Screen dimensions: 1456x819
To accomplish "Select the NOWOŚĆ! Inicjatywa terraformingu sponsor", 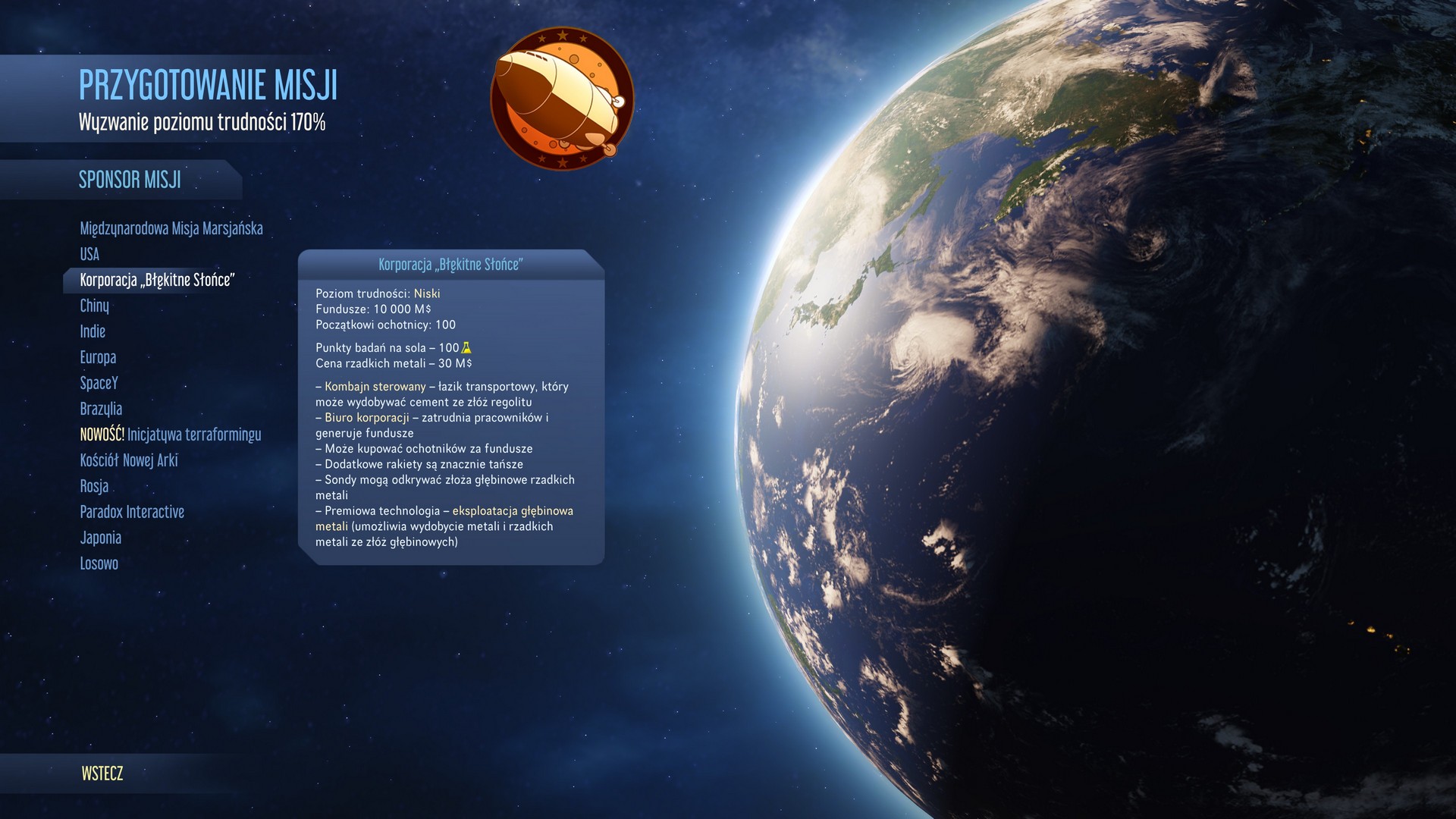I will pos(171,435).
